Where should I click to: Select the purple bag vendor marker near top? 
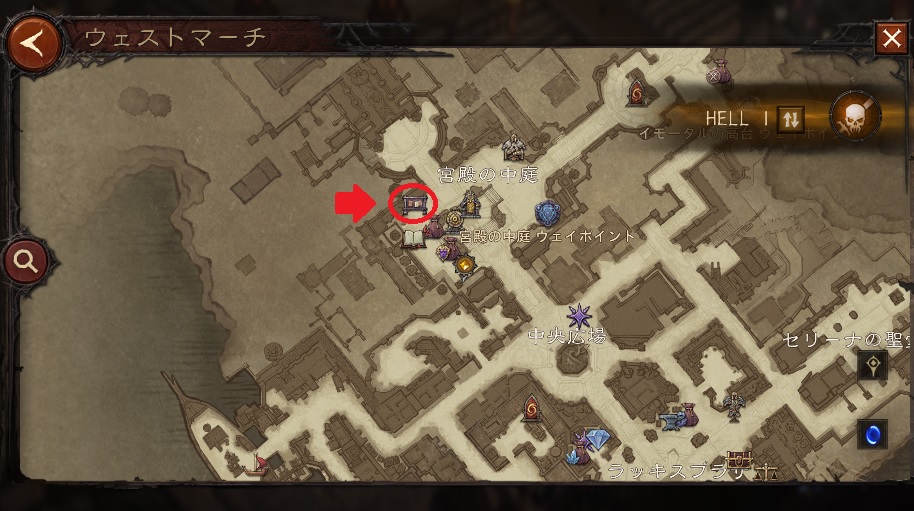(718, 72)
